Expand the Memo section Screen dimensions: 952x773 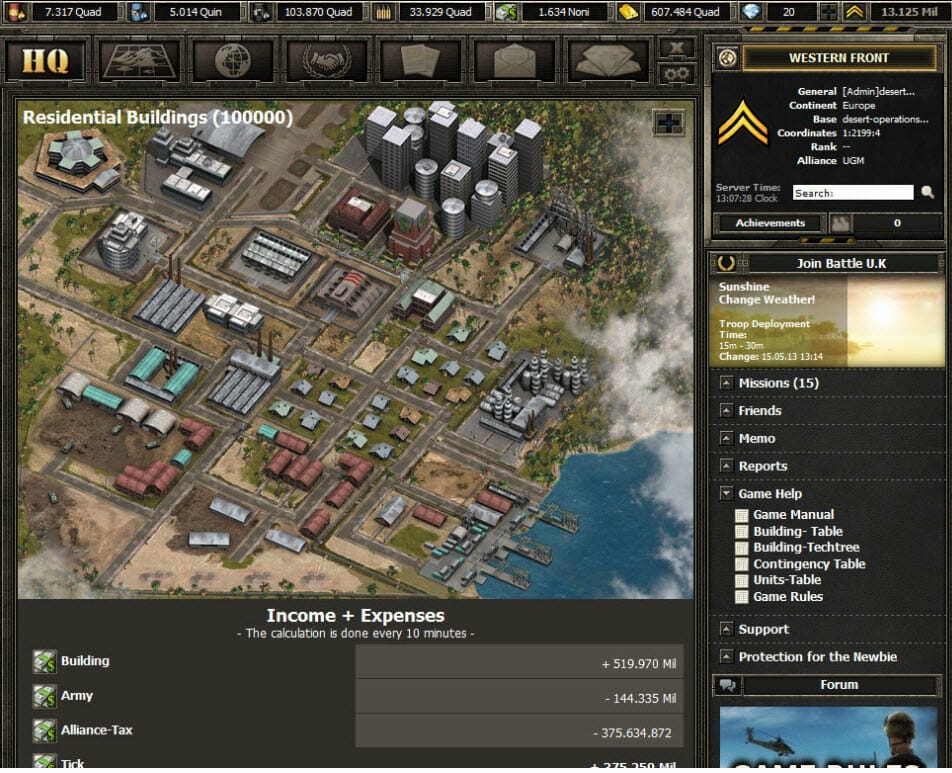pos(756,438)
